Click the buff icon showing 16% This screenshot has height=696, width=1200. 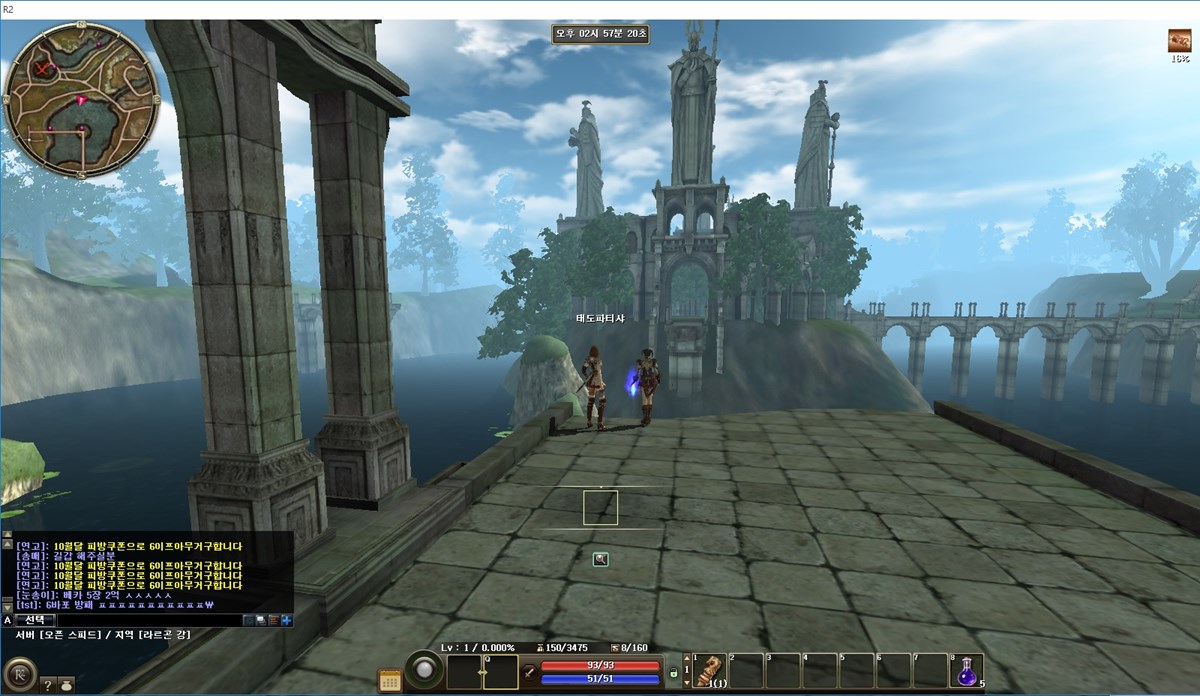pyautogui.click(x=1180, y=41)
